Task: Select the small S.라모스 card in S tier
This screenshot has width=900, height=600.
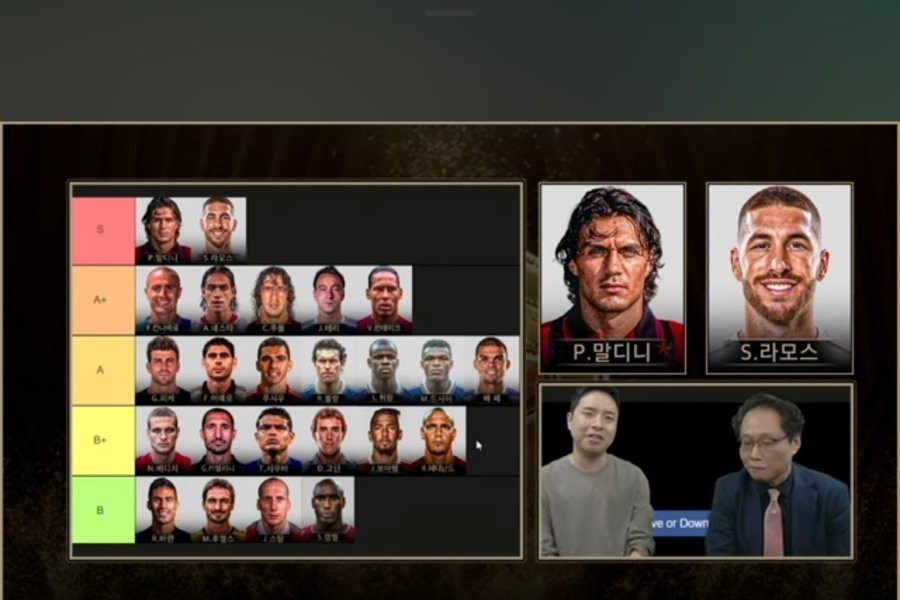Action: (x=218, y=230)
